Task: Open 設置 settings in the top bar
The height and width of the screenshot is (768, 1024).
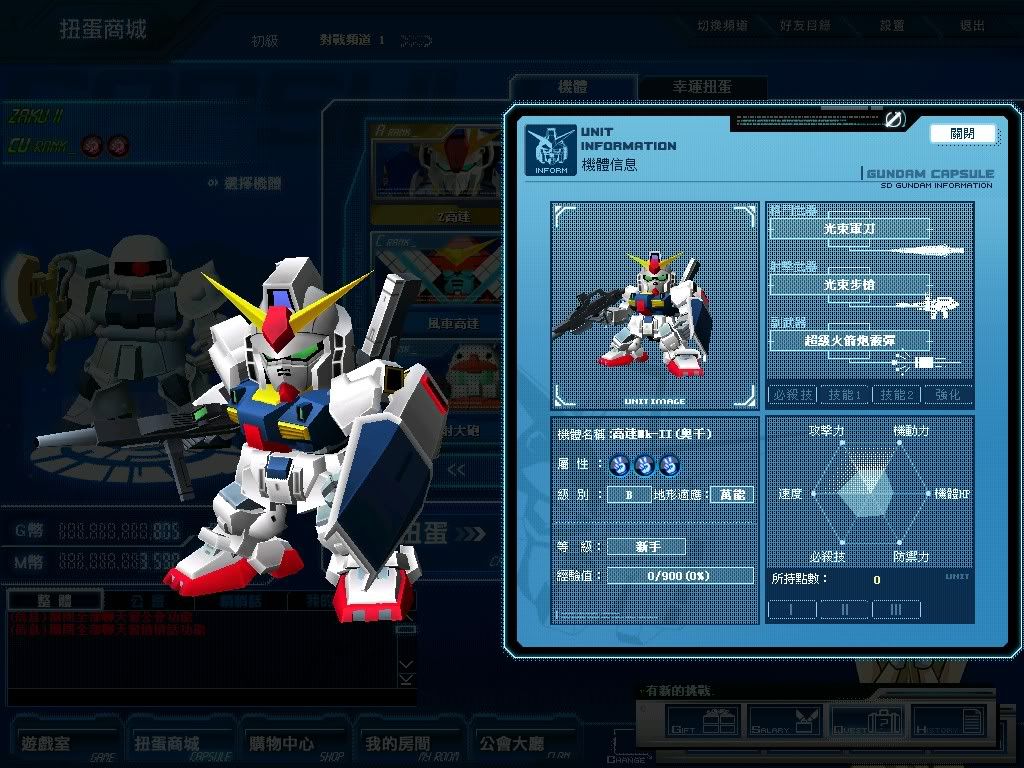Action: pyautogui.click(x=891, y=25)
